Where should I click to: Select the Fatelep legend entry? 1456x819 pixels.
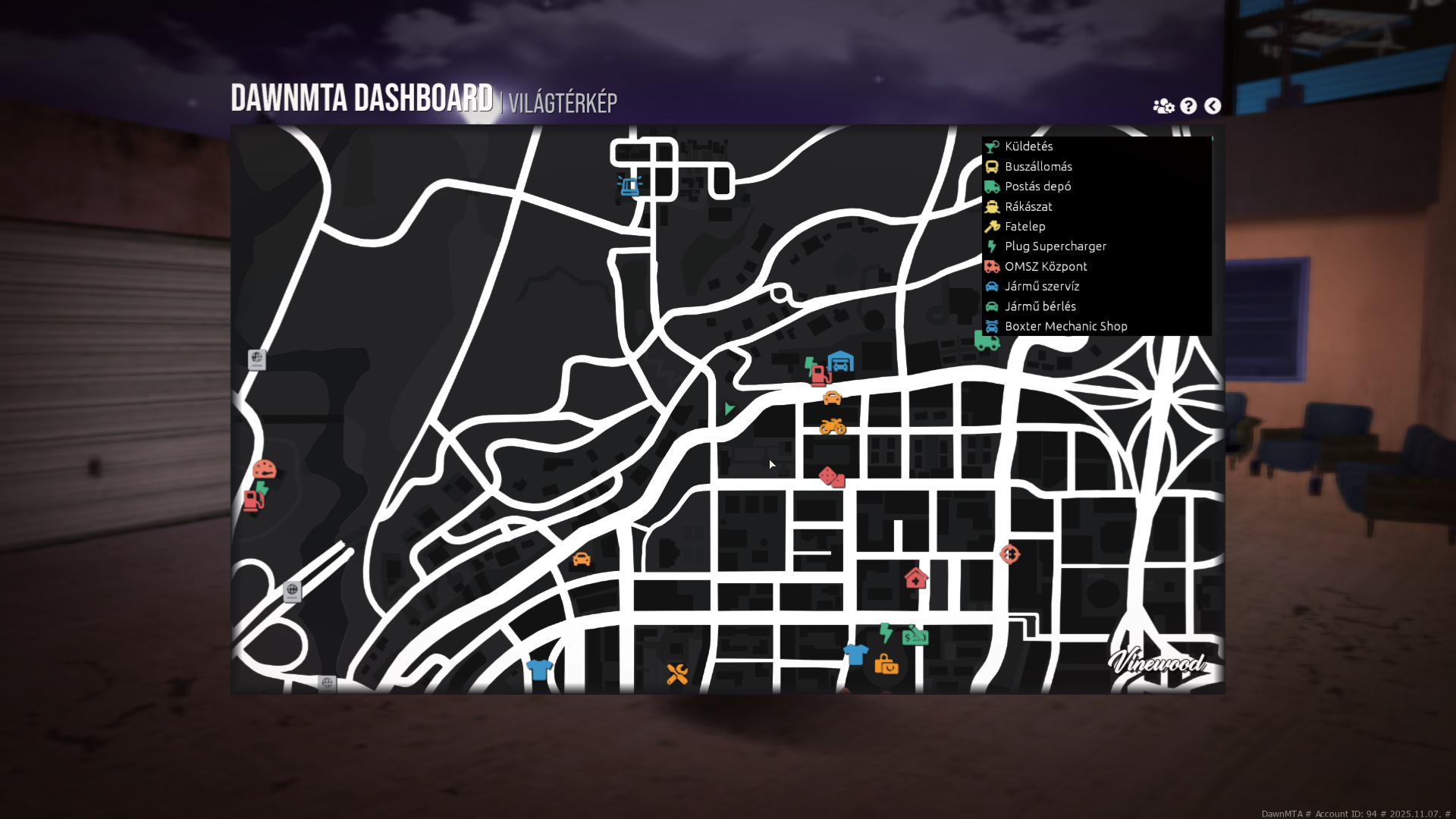pyautogui.click(x=1025, y=226)
